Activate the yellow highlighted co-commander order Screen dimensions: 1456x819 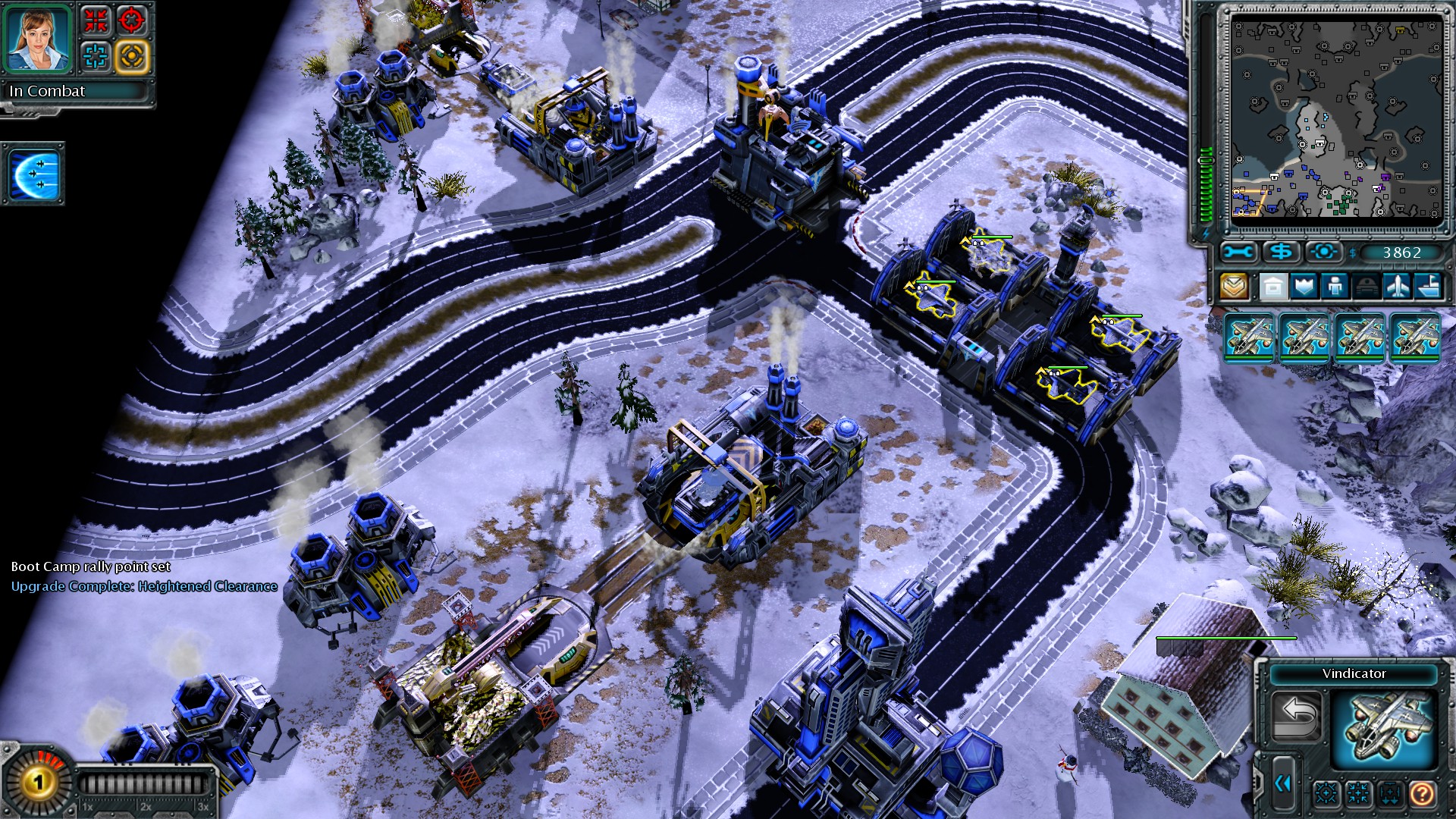132,57
